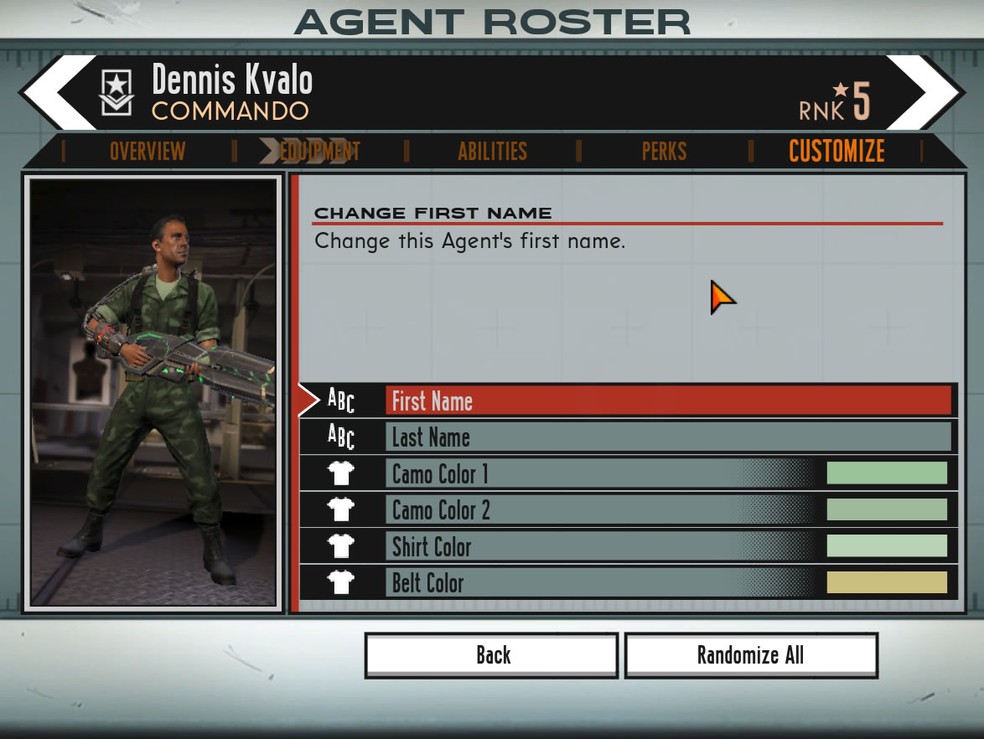Go Back from the roster
The width and height of the screenshot is (984, 739).
click(491, 655)
